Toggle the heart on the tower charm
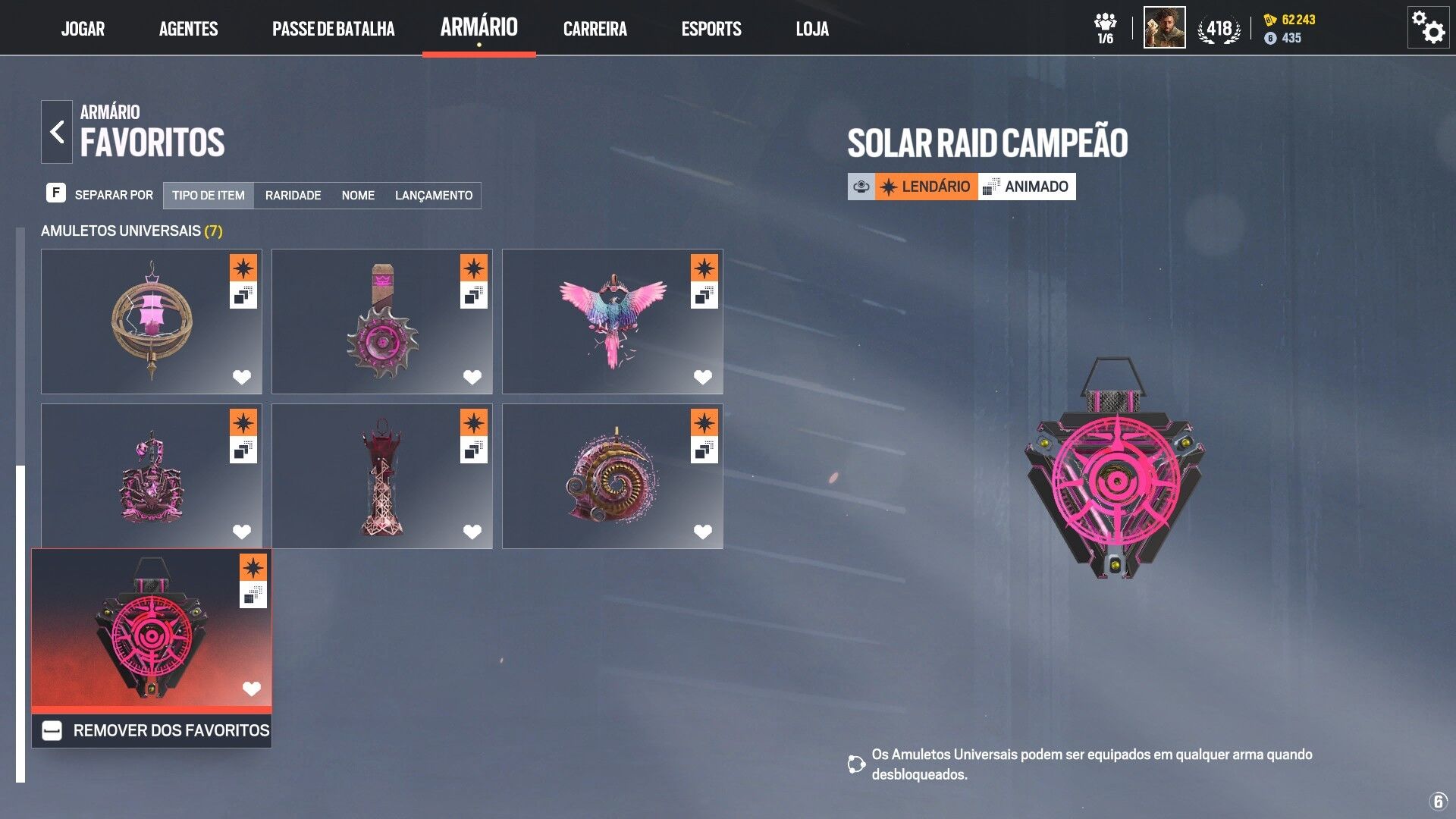The image size is (1456, 819). click(472, 532)
